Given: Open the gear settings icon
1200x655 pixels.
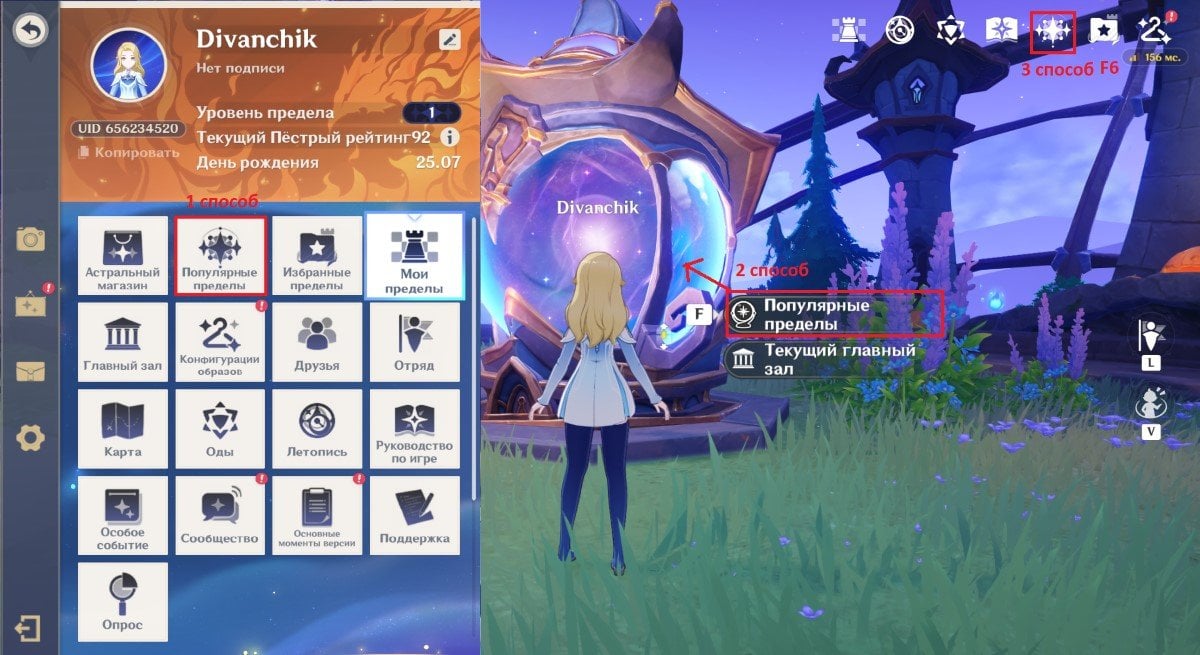Looking at the screenshot, I should pyautogui.click(x=30, y=437).
